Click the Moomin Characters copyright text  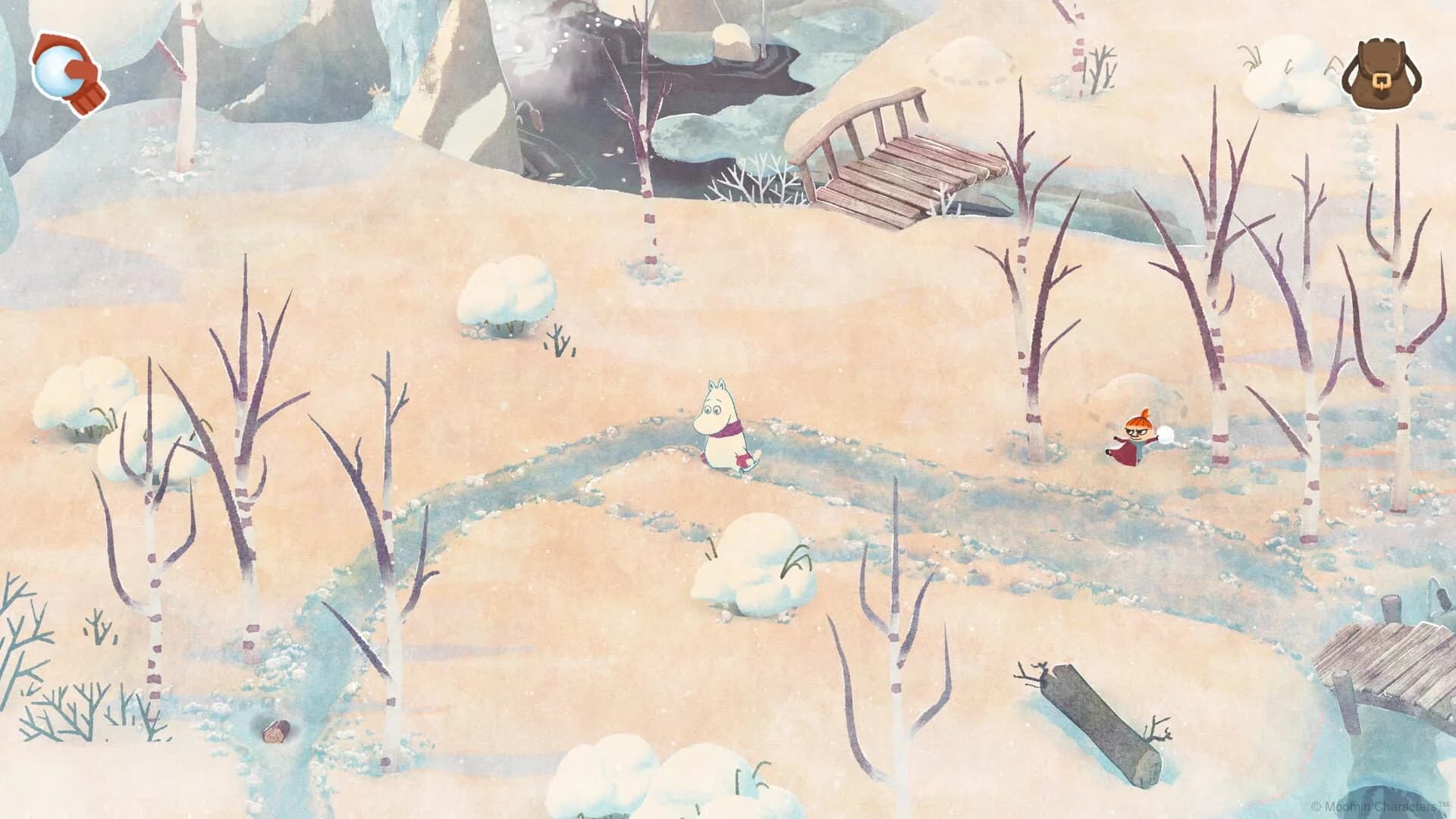[1382, 805]
